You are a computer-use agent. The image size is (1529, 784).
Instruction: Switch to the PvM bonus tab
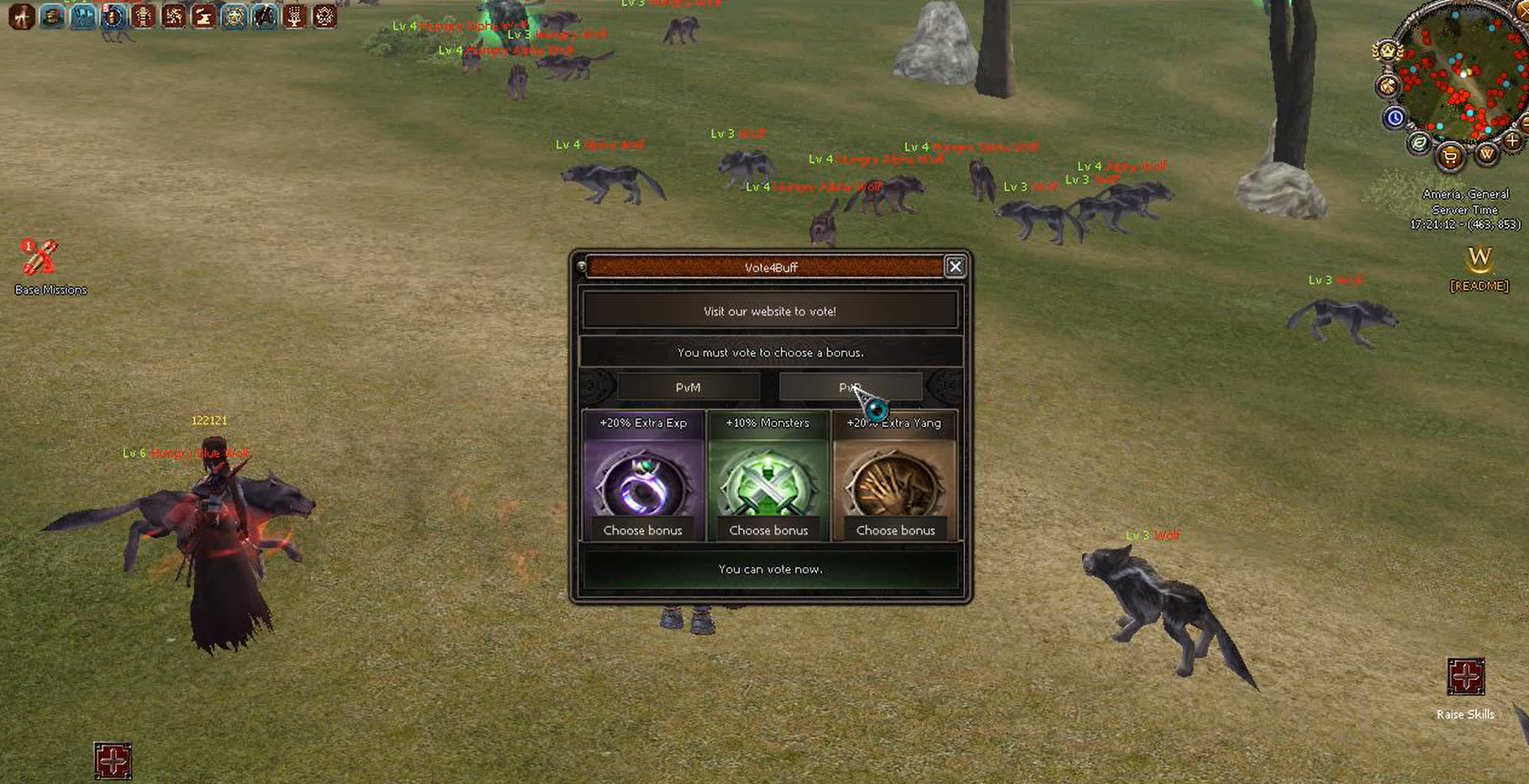tap(688, 387)
